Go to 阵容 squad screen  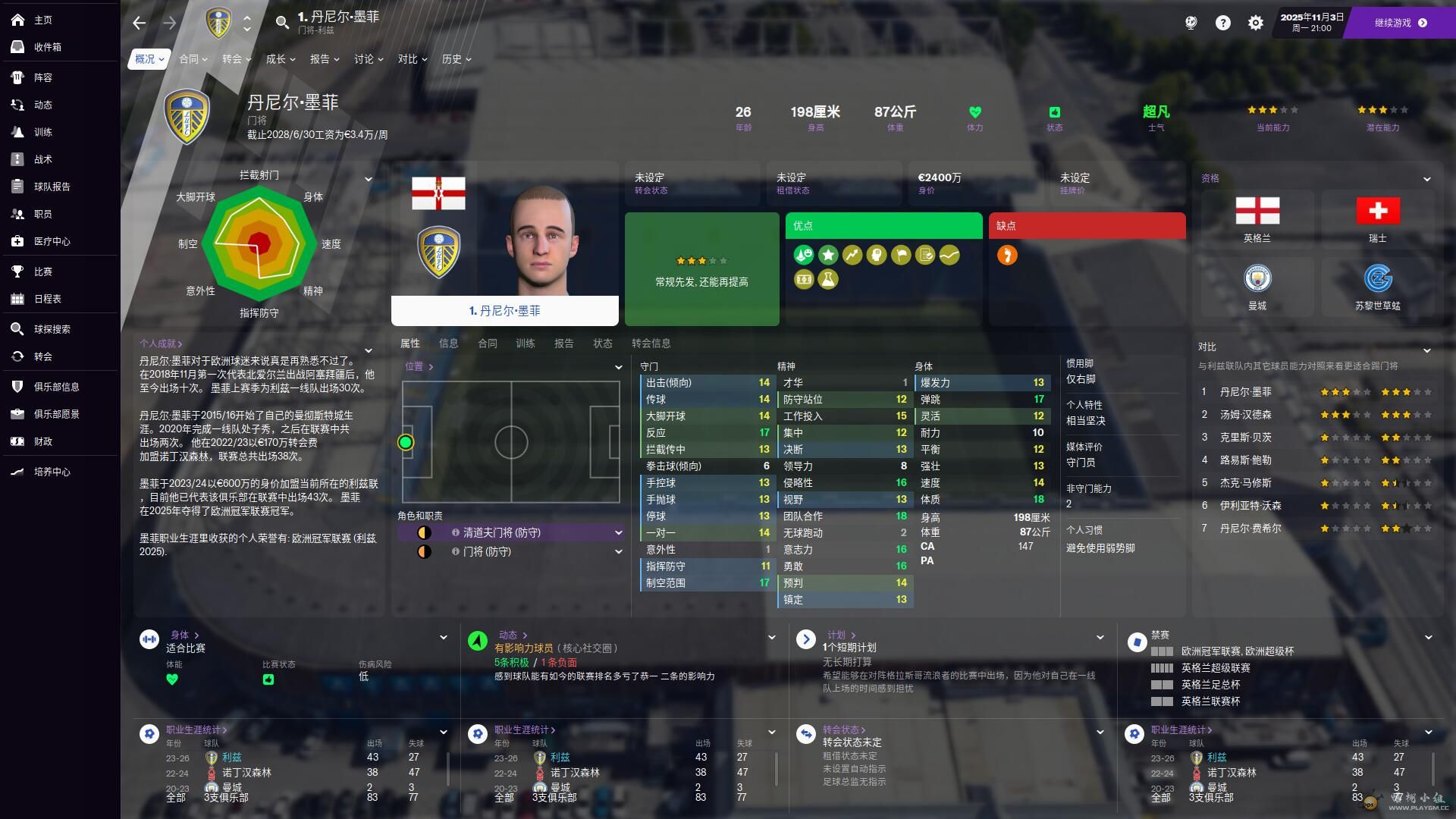(x=42, y=77)
